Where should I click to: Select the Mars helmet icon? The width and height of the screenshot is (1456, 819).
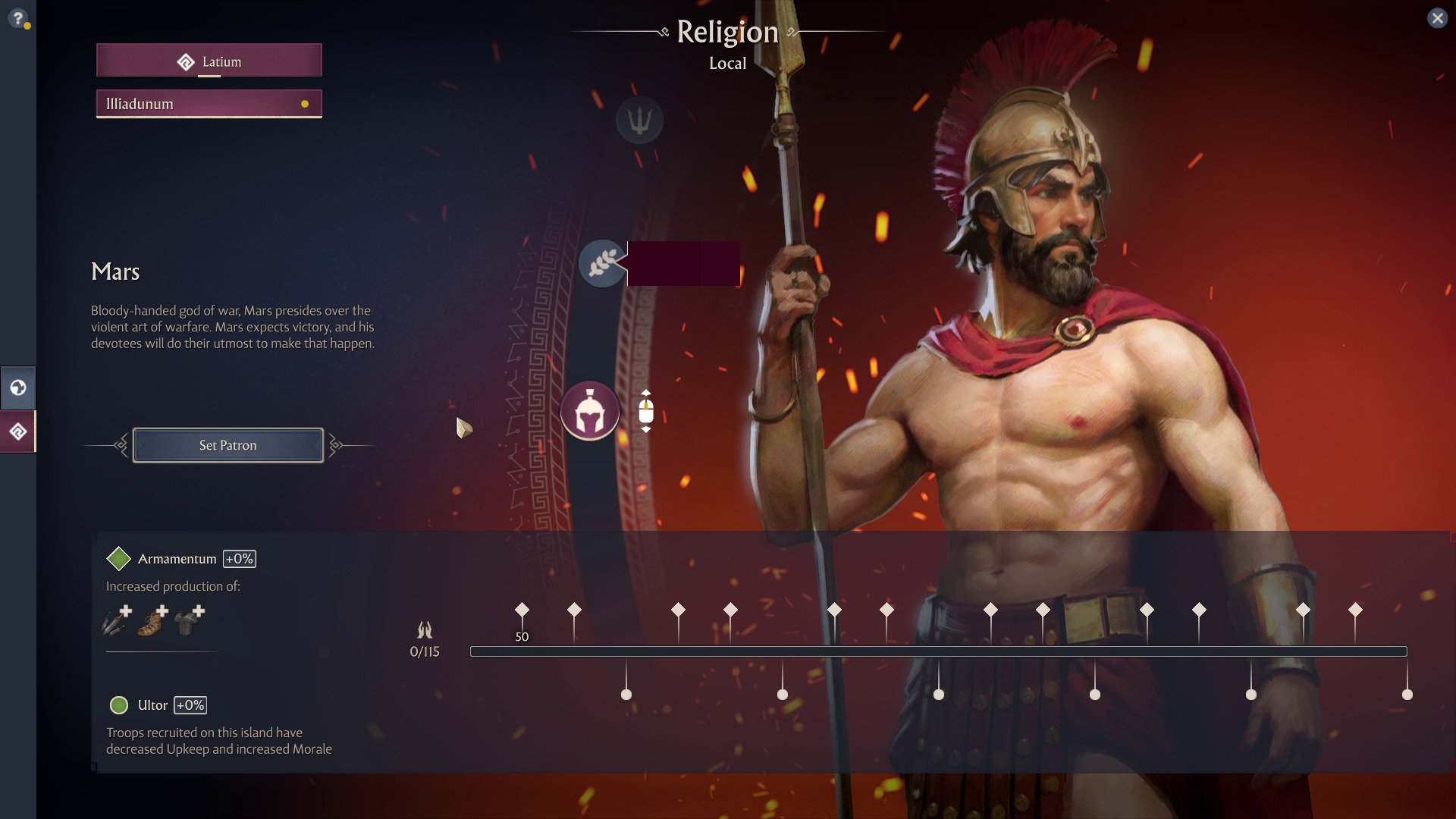click(590, 412)
